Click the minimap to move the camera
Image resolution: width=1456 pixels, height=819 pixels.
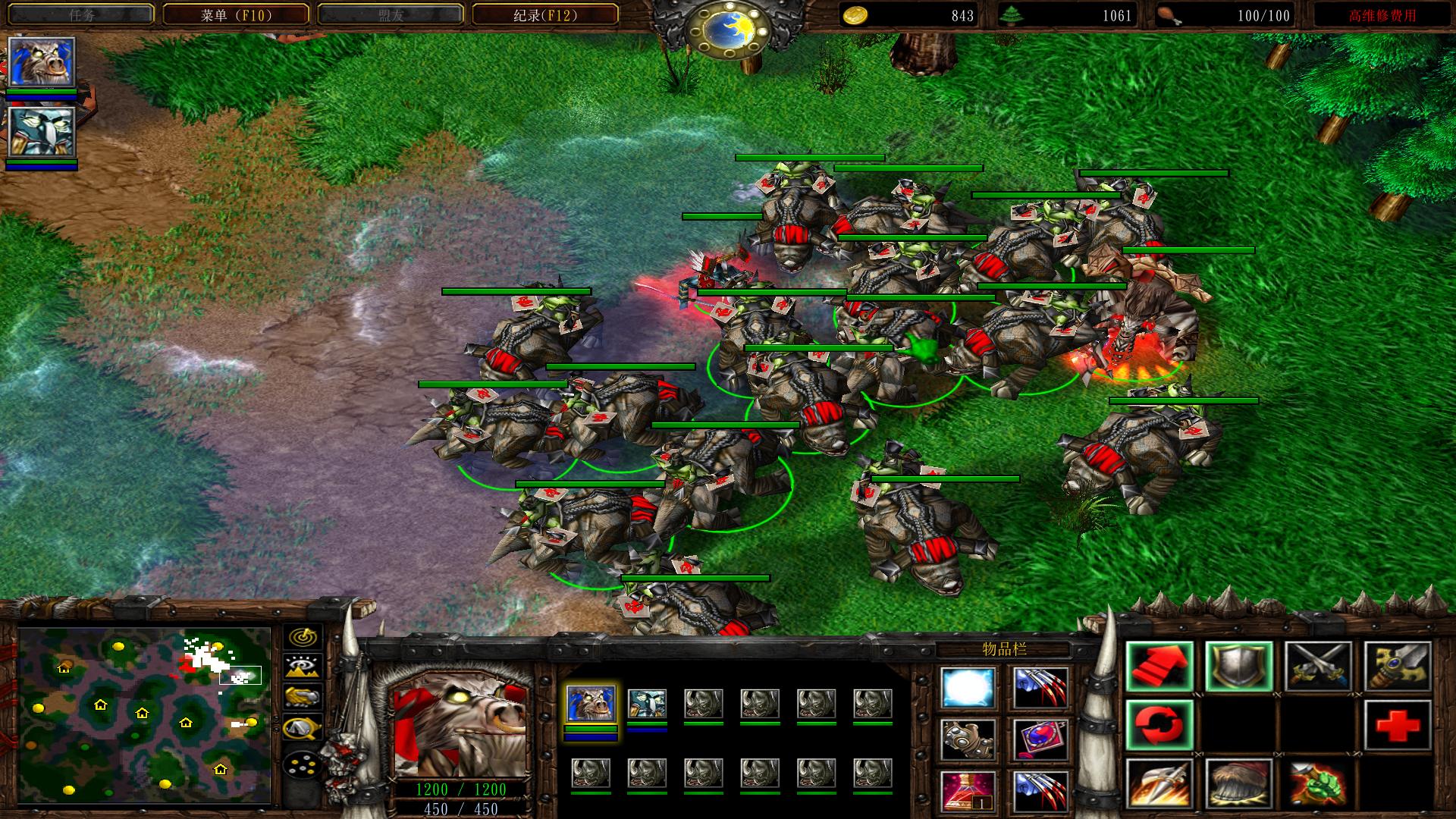[144, 714]
